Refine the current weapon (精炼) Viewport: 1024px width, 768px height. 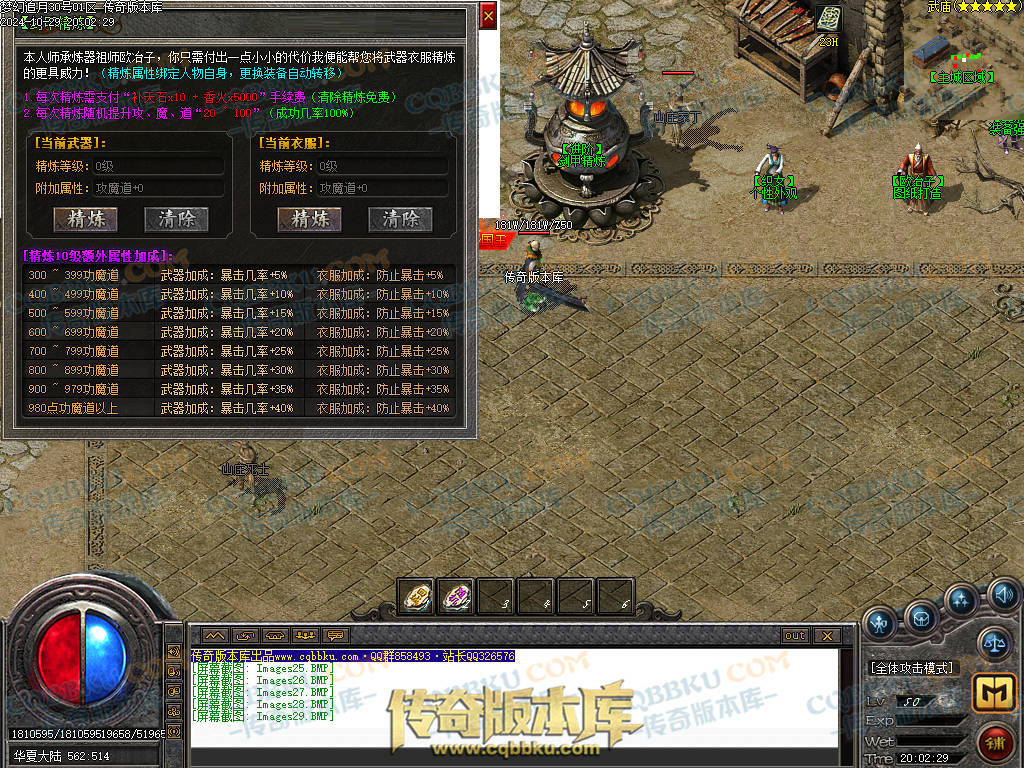(x=85, y=219)
